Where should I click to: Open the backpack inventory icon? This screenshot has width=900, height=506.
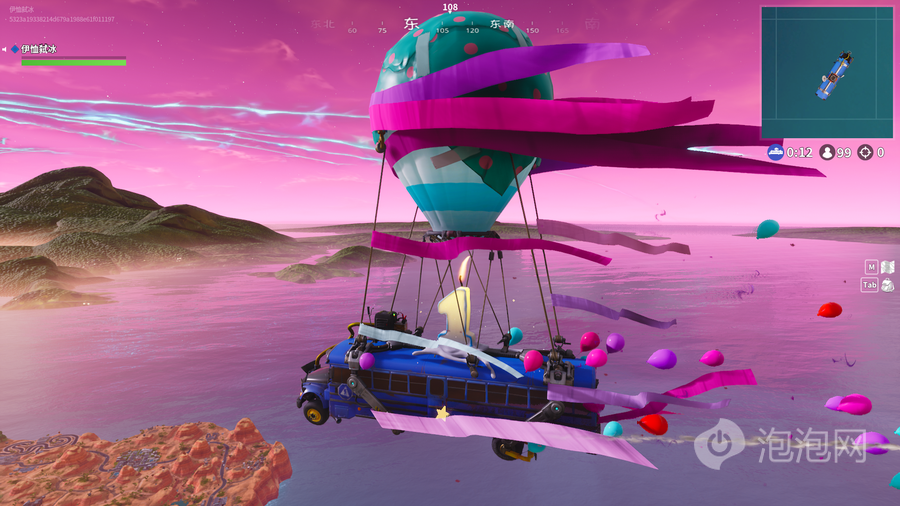coord(887,285)
